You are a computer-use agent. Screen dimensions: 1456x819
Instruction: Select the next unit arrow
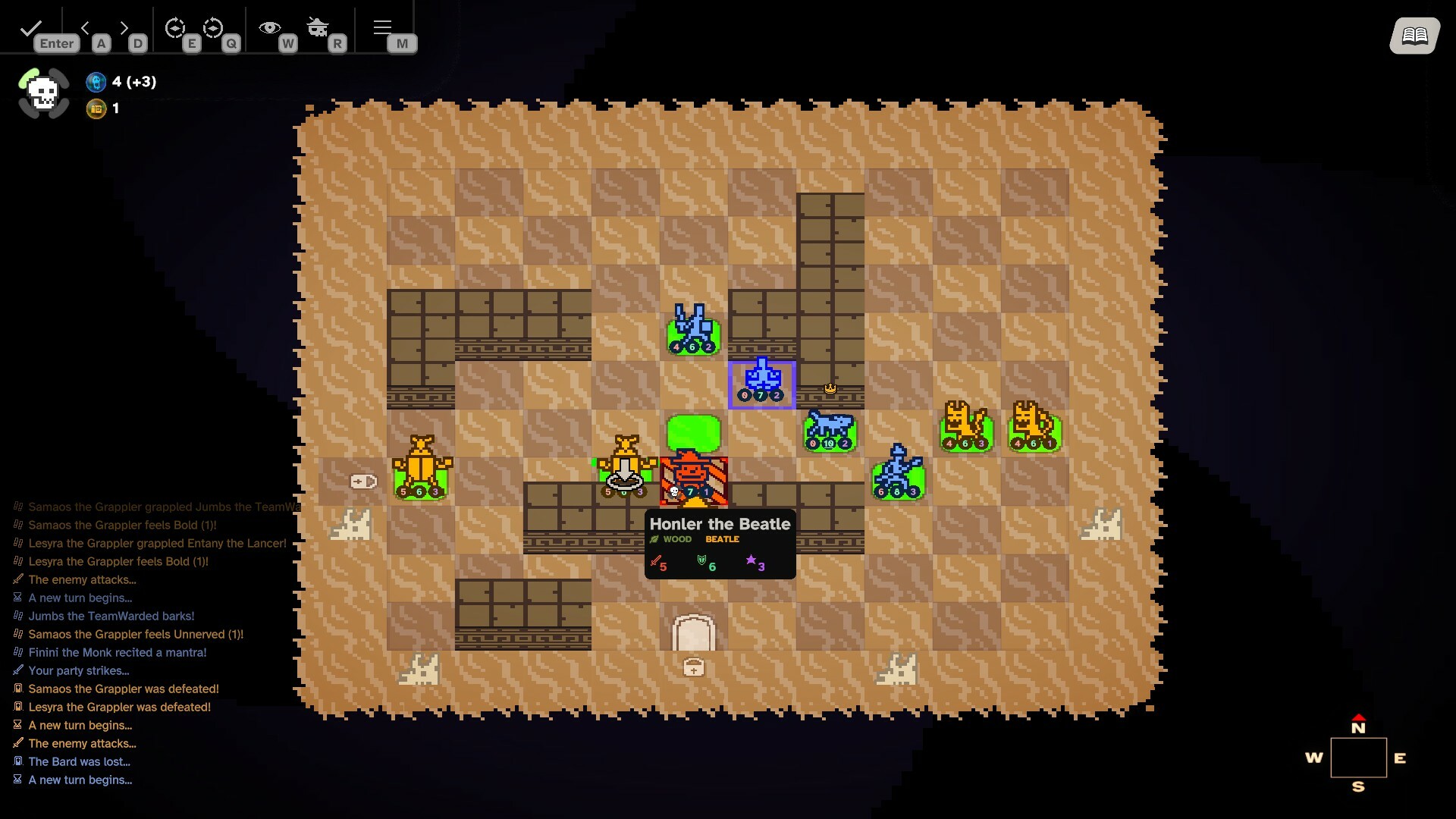pos(124,28)
